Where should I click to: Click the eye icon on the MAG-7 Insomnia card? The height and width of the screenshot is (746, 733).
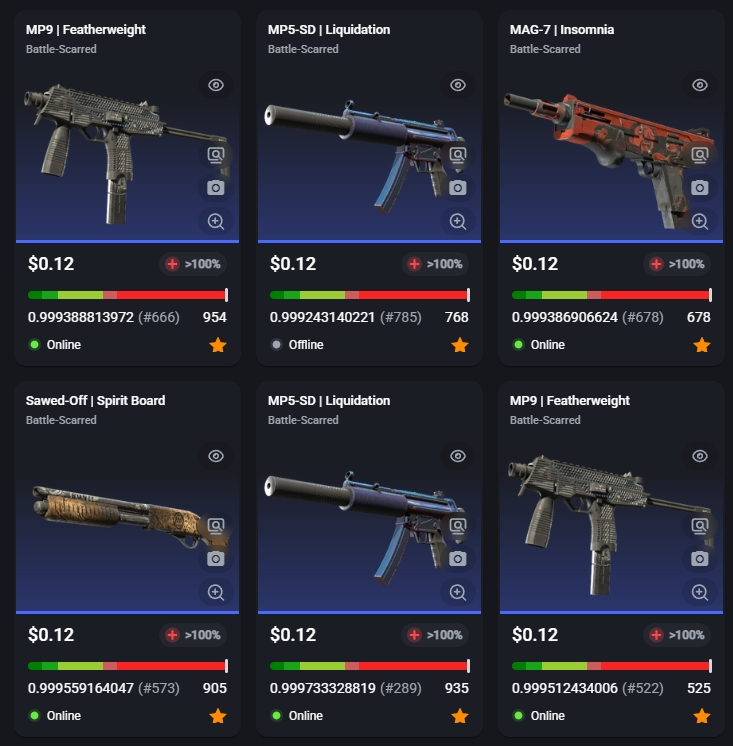tap(700, 85)
